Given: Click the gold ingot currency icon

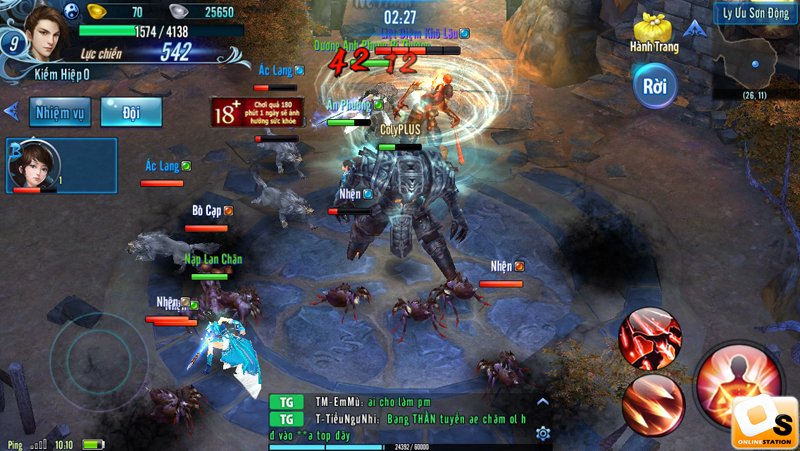Looking at the screenshot, I should tap(97, 12).
